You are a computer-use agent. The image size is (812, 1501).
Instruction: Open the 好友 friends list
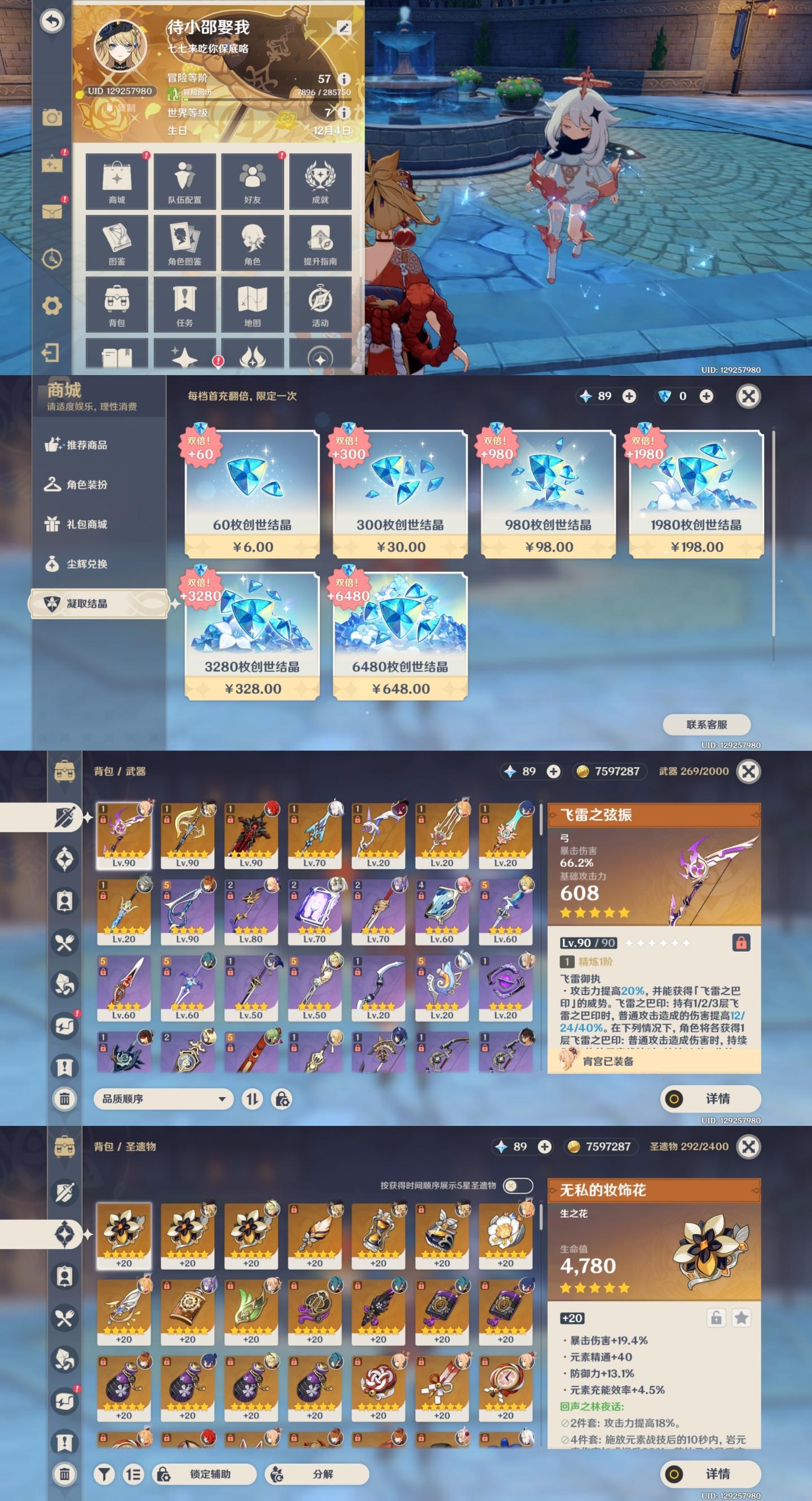[252, 181]
